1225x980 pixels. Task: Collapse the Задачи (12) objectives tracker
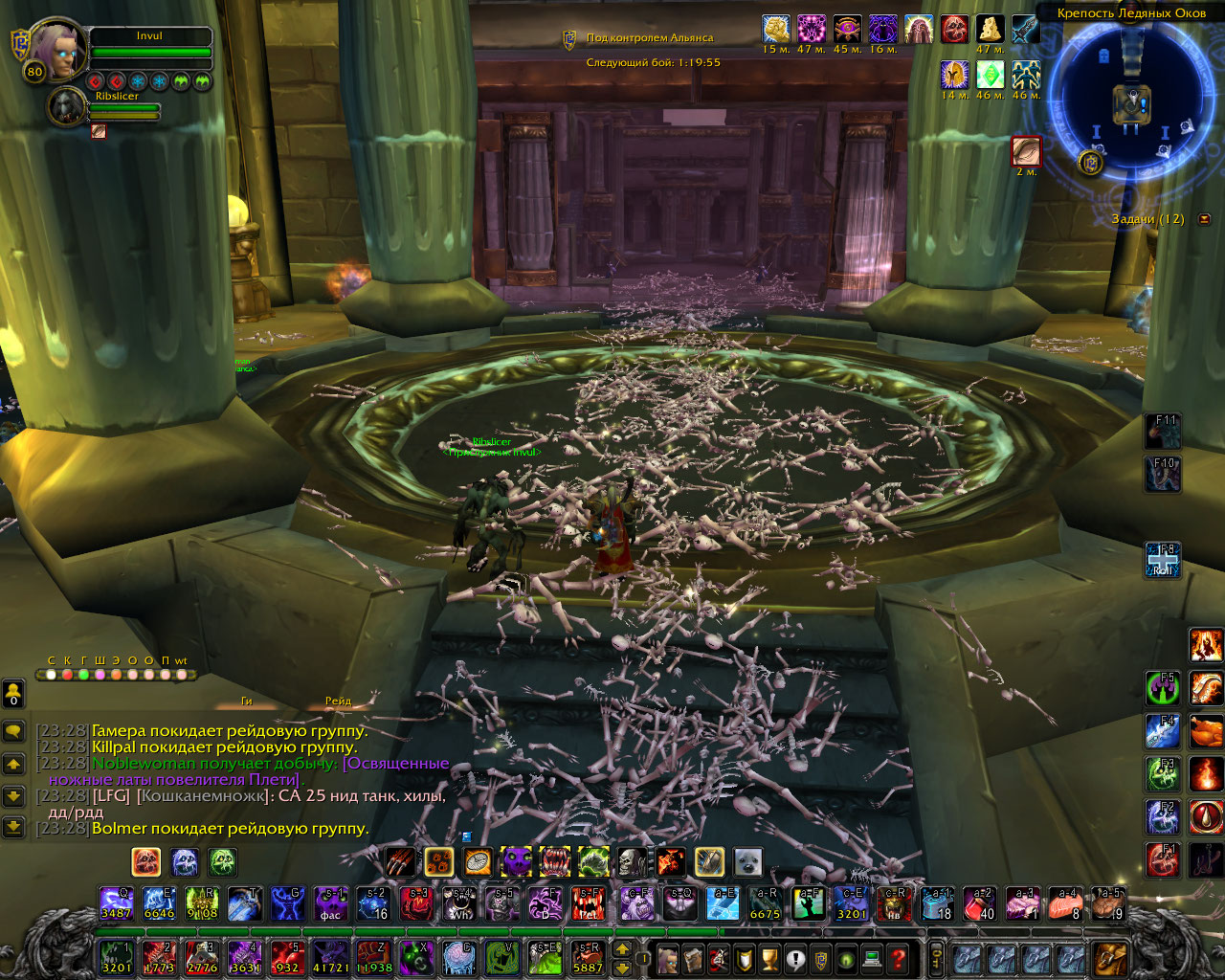point(1204,219)
